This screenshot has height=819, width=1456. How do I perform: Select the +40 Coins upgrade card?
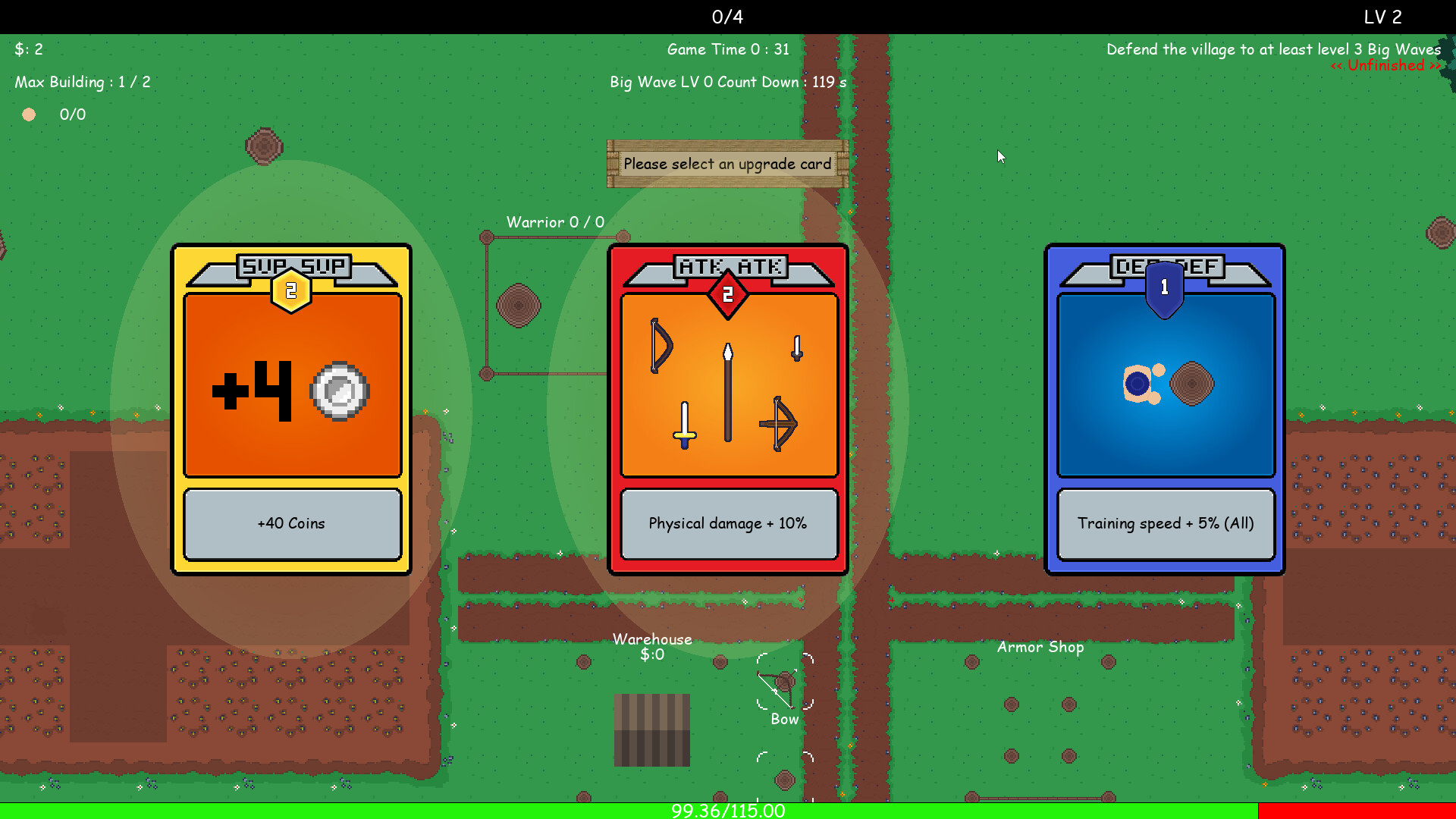(x=291, y=523)
